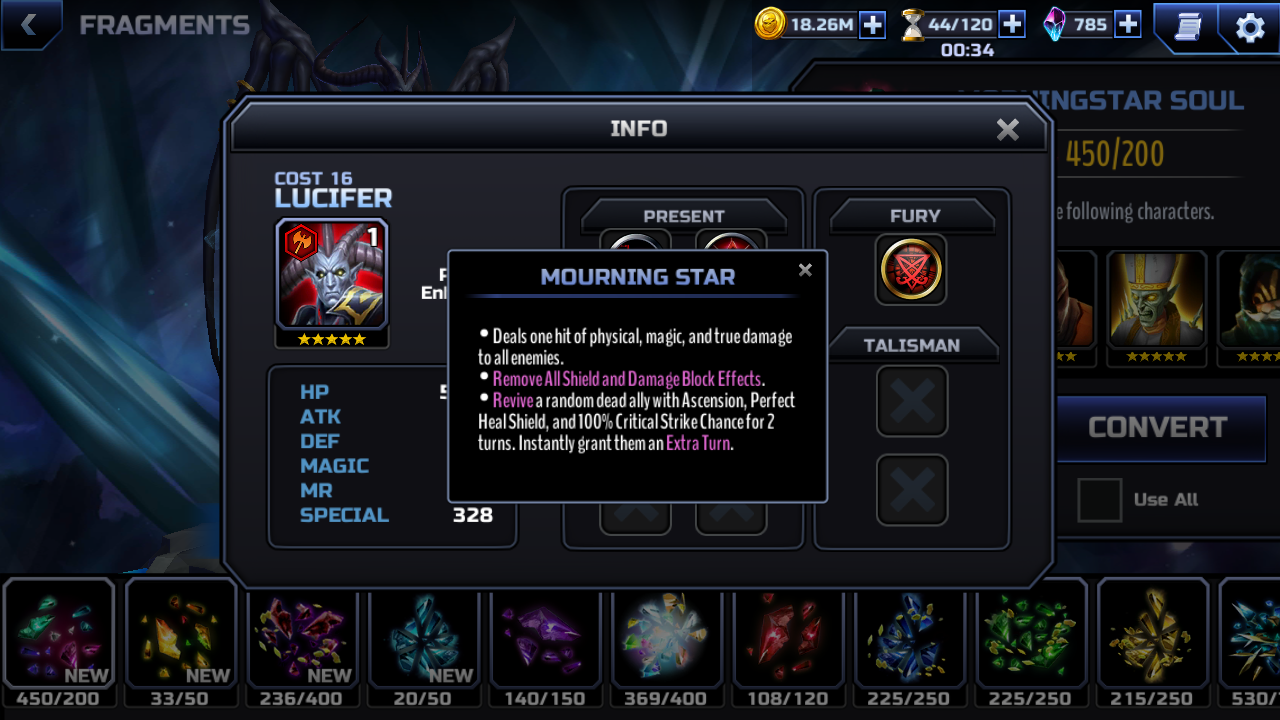Viewport: 1280px width, 720px height.
Task: Open the scroll log menu
Action: pos(1187,27)
